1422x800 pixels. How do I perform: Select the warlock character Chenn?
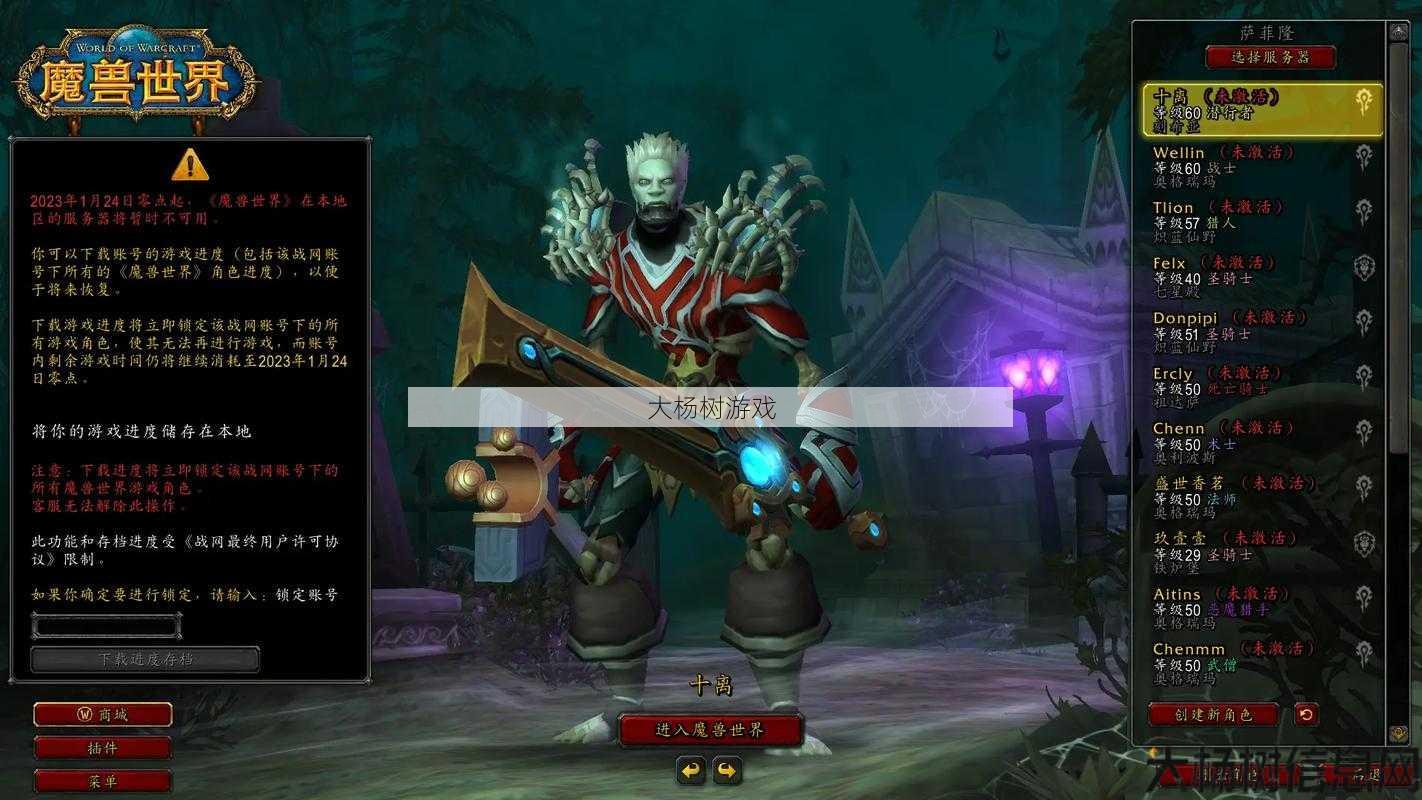click(x=1262, y=442)
